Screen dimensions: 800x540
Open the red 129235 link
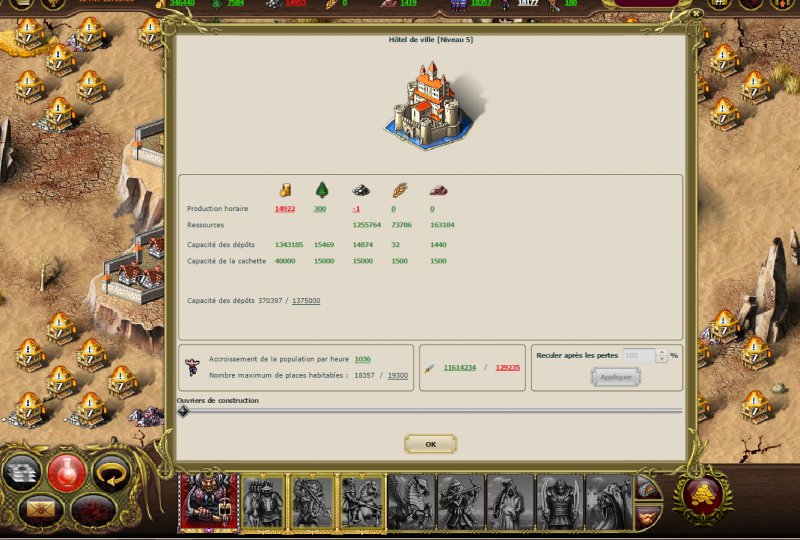(507, 367)
